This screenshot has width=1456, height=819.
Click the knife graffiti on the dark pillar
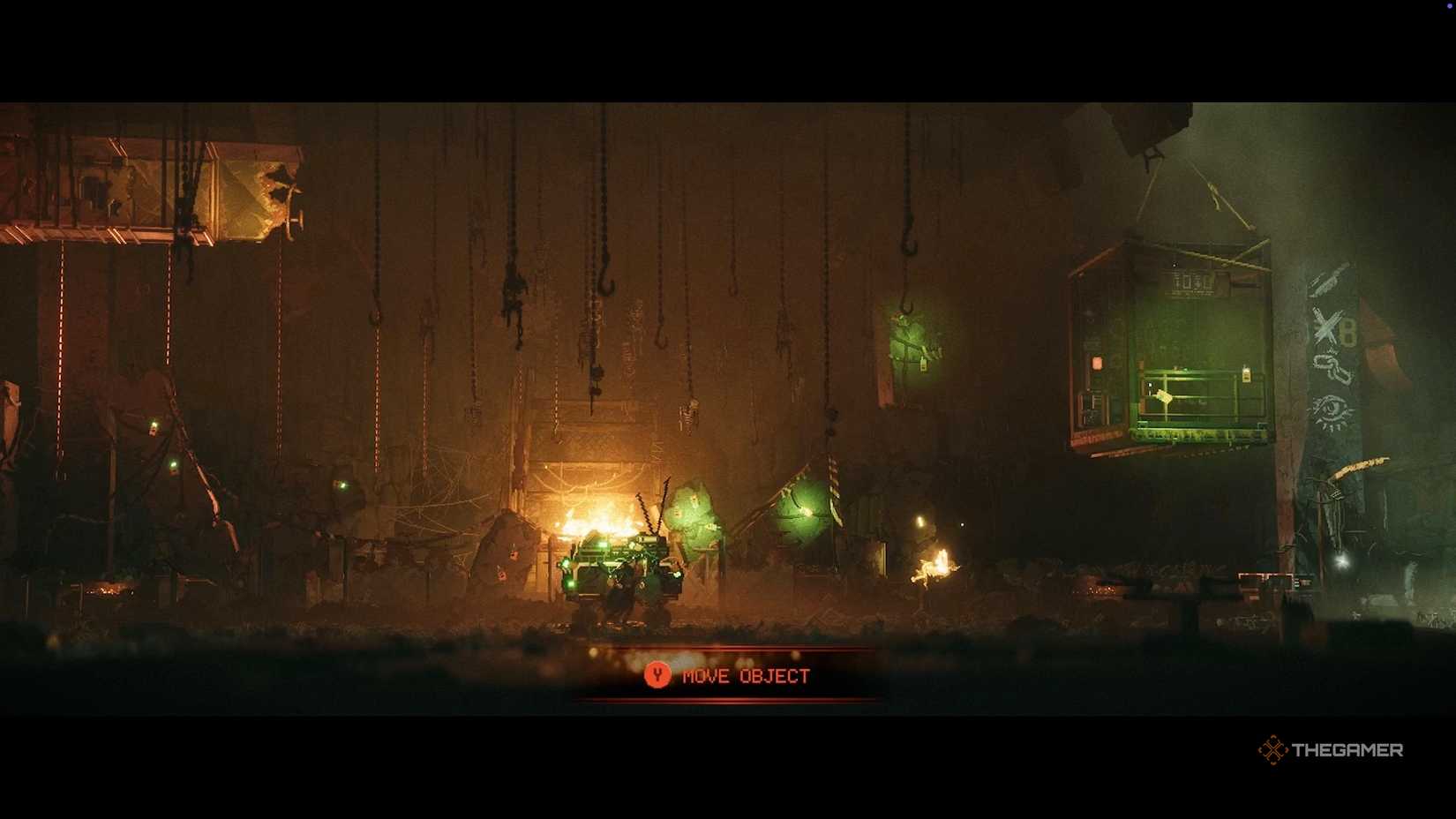1325,280
